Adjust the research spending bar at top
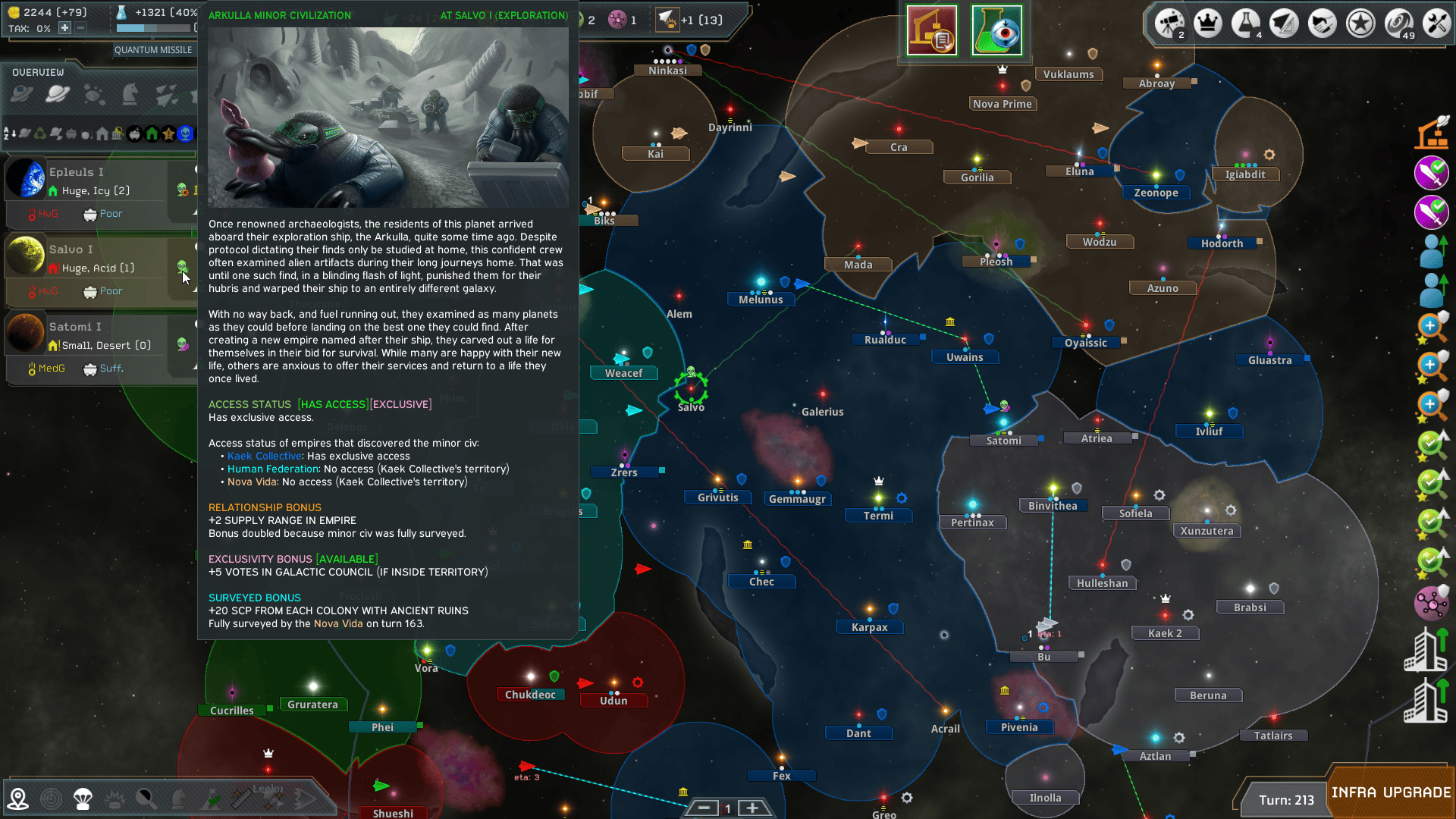This screenshot has height=819, width=1456. 155,29
